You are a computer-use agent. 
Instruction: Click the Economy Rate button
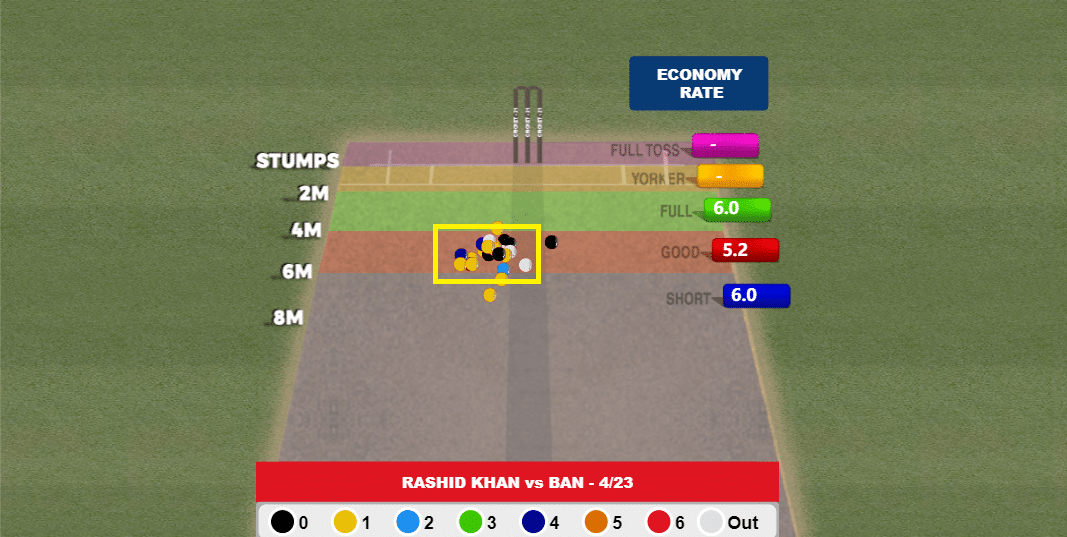[698, 83]
